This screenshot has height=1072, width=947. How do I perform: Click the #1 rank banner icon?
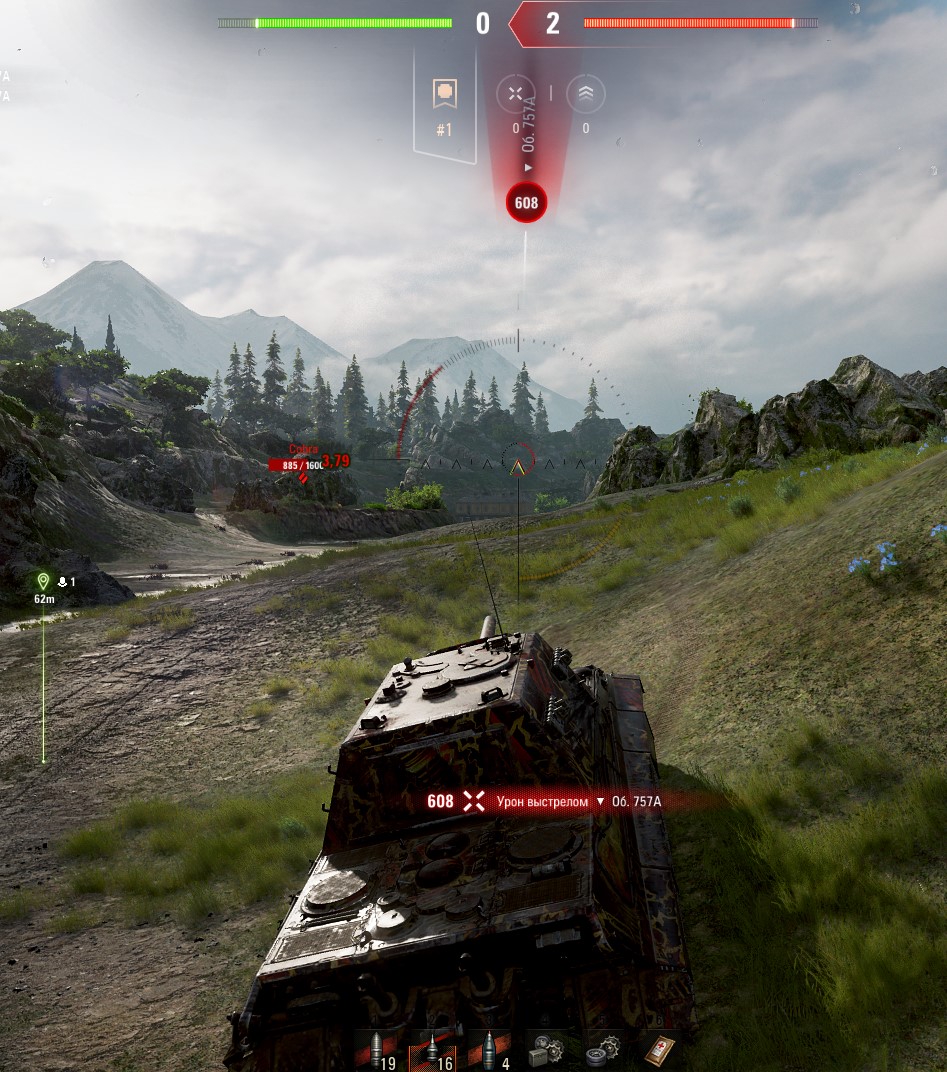click(x=444, y=95)
